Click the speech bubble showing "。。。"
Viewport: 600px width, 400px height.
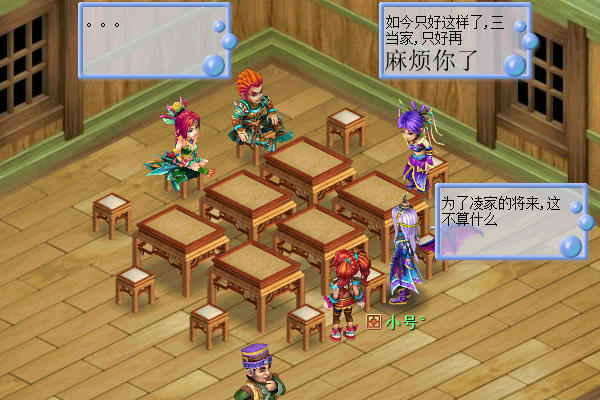(152, 38)
